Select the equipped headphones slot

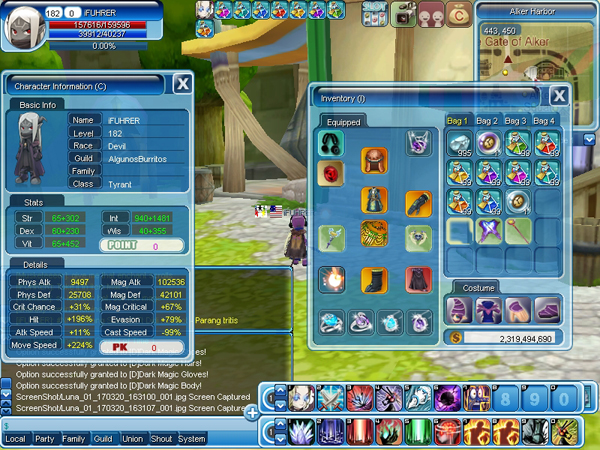pos(331,144)
